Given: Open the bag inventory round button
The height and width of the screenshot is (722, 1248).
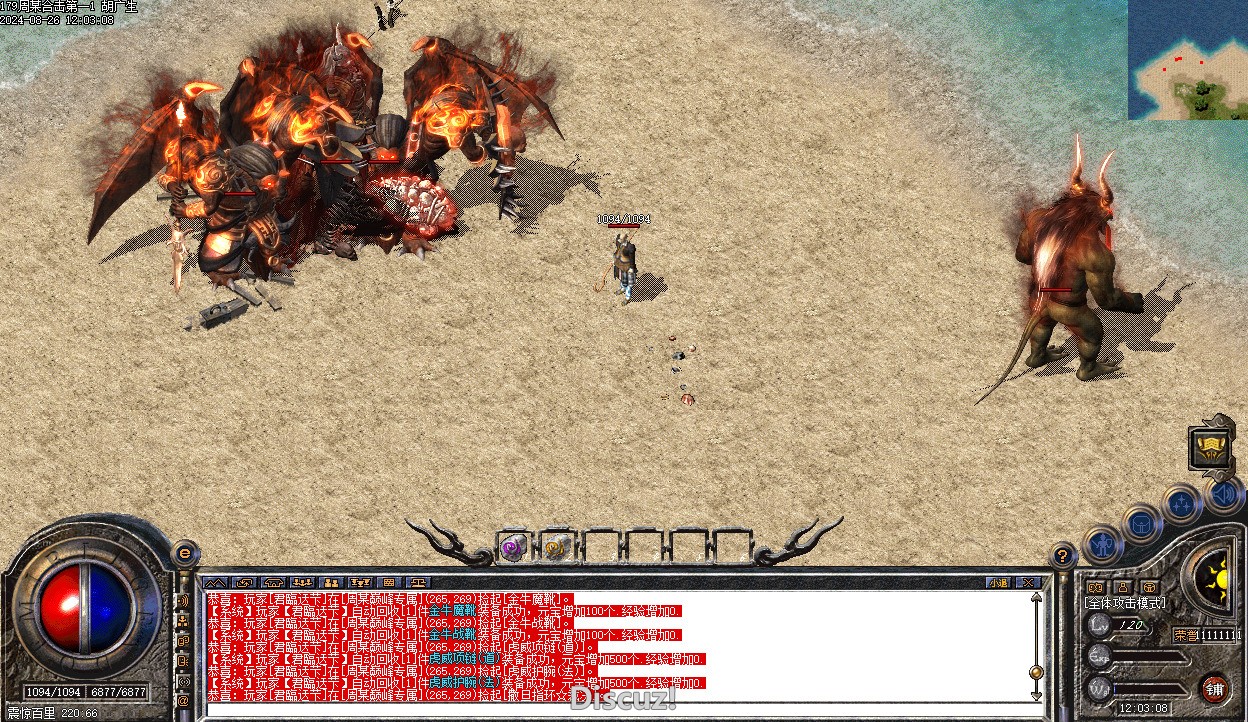Looking at the screenshot, I should [x=1142, y=522].
